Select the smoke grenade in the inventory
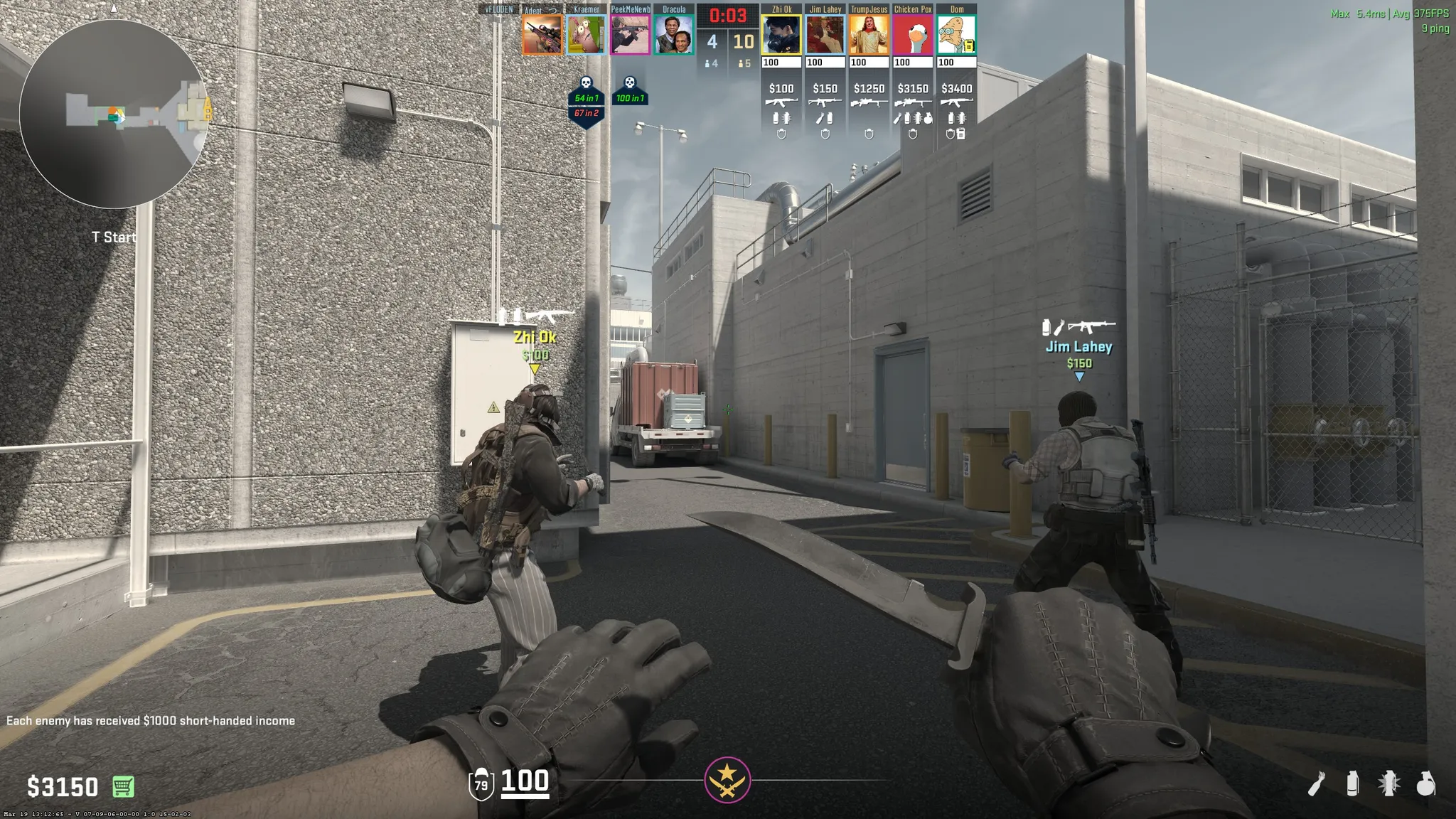 click(x=1352, y=783)
